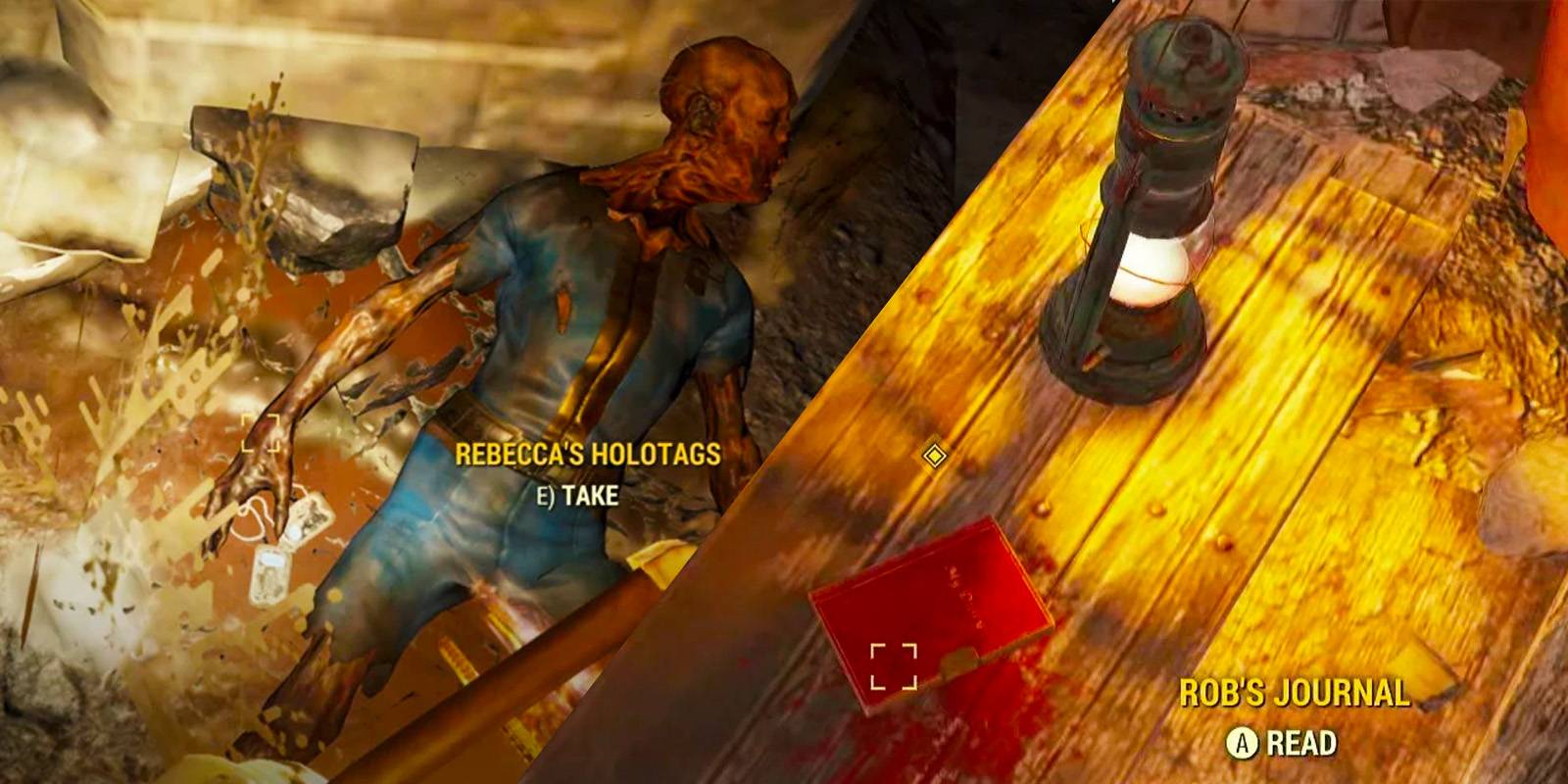This screenshot has height=784, width=1568.
Task: Click the small diamond interaction marker
Action: click(x=936, y=454)
